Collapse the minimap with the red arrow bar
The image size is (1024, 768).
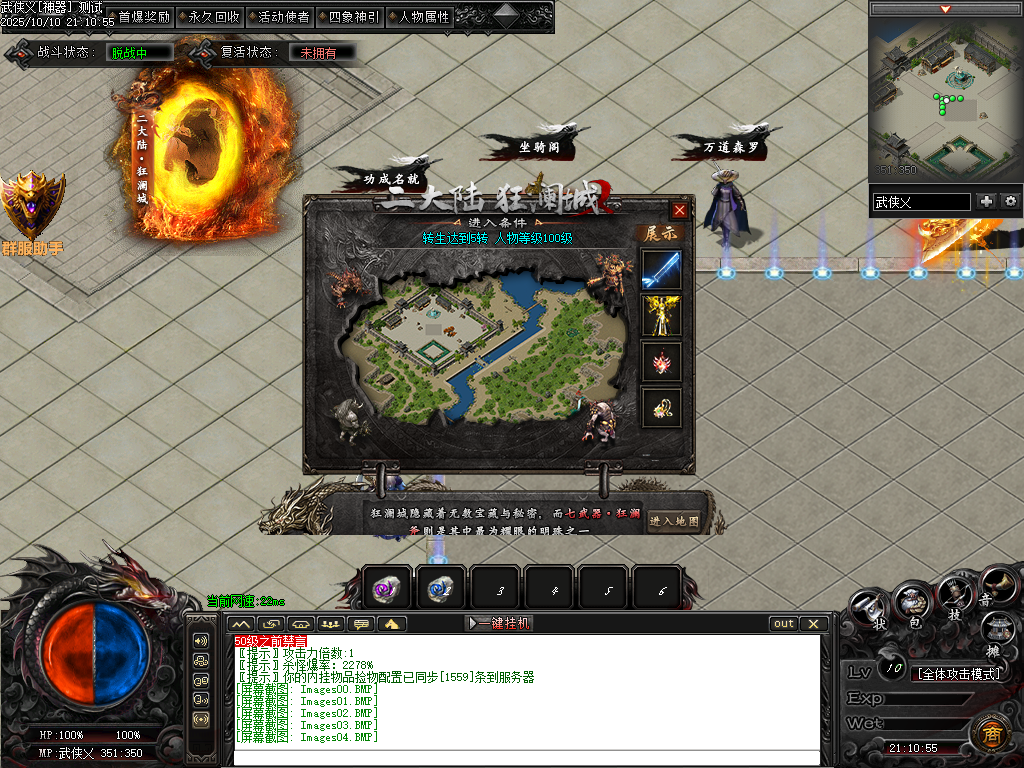[945, 9]
